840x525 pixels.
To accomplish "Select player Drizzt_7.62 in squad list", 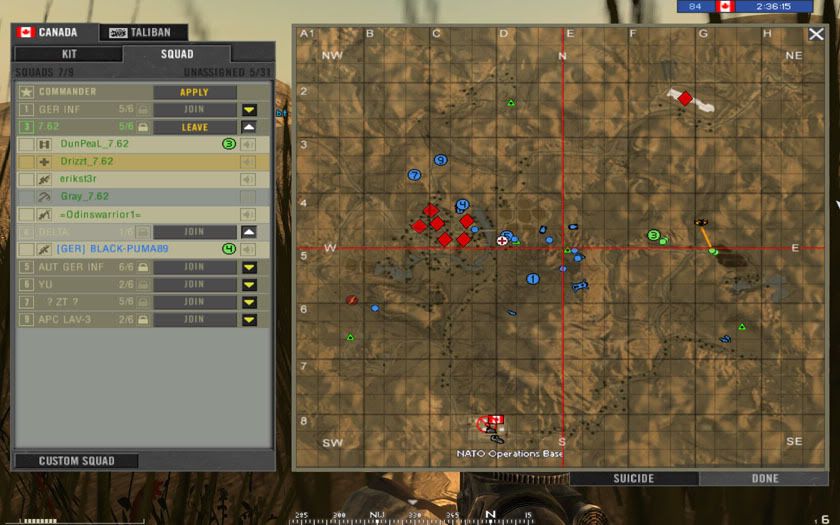I will click(x=88, y=161).
